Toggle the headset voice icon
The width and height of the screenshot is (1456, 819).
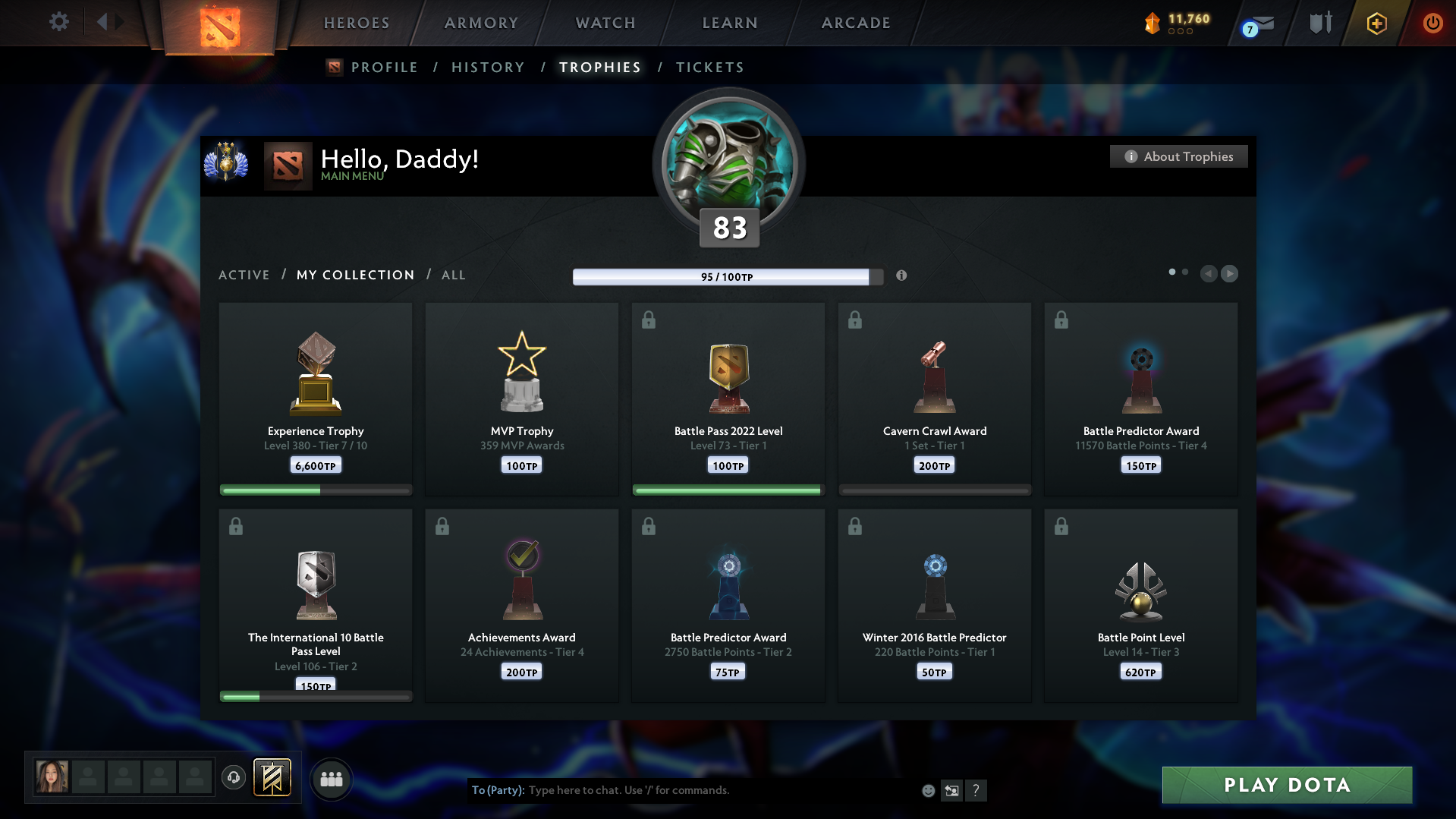[234, 778]
